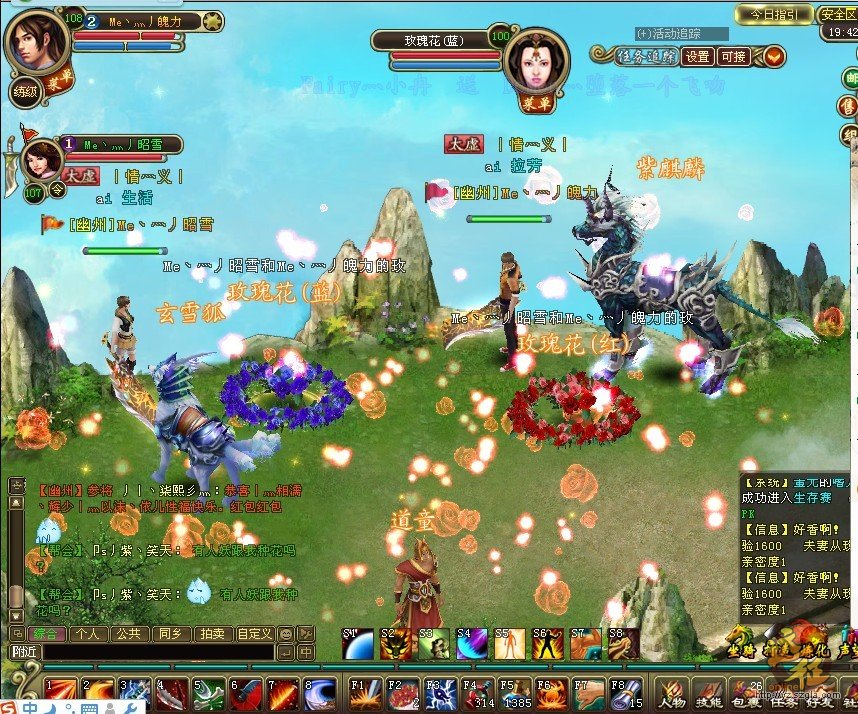Show 可接 available quests
The image size is (858, 714).
pyautogui.click(x=733, y=57)
